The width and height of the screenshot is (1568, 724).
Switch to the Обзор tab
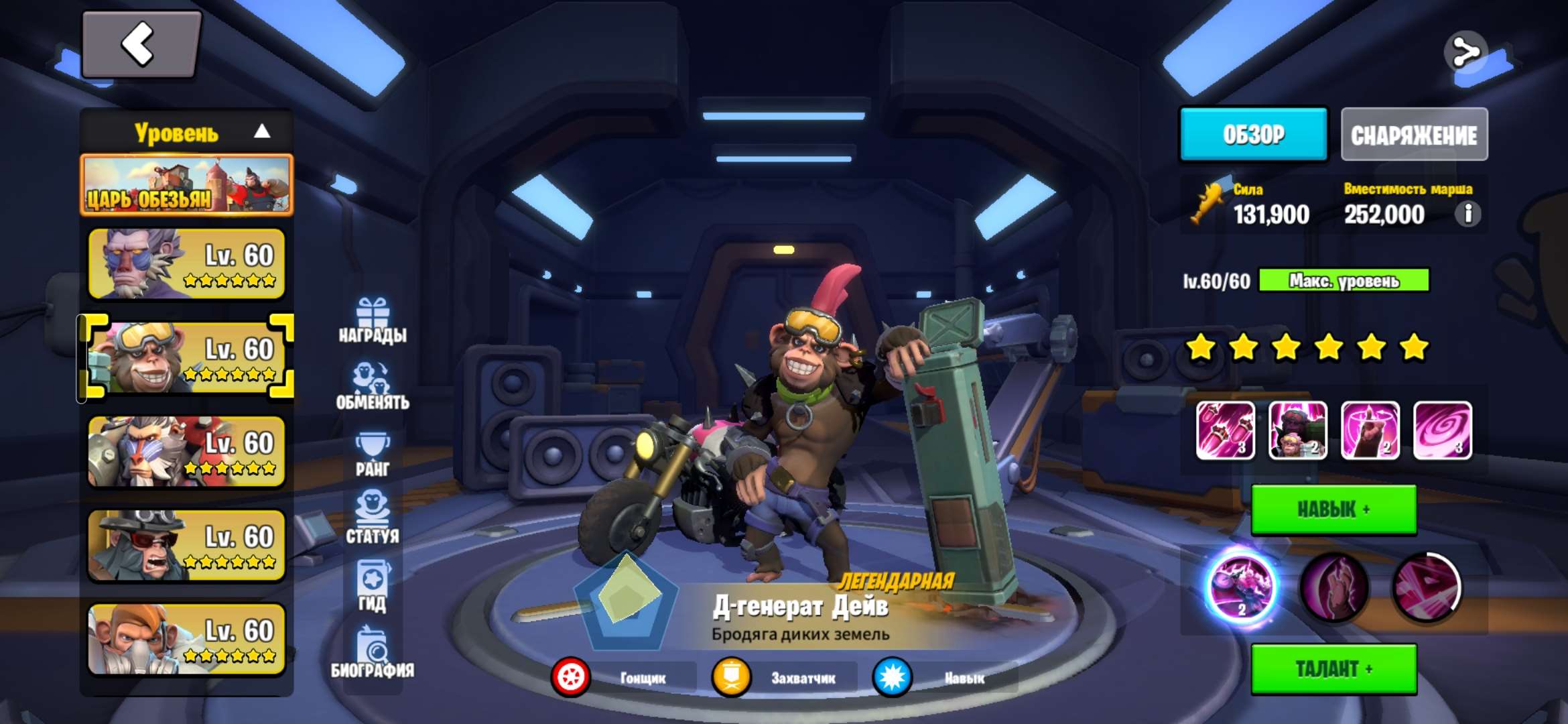[1253, 135]
